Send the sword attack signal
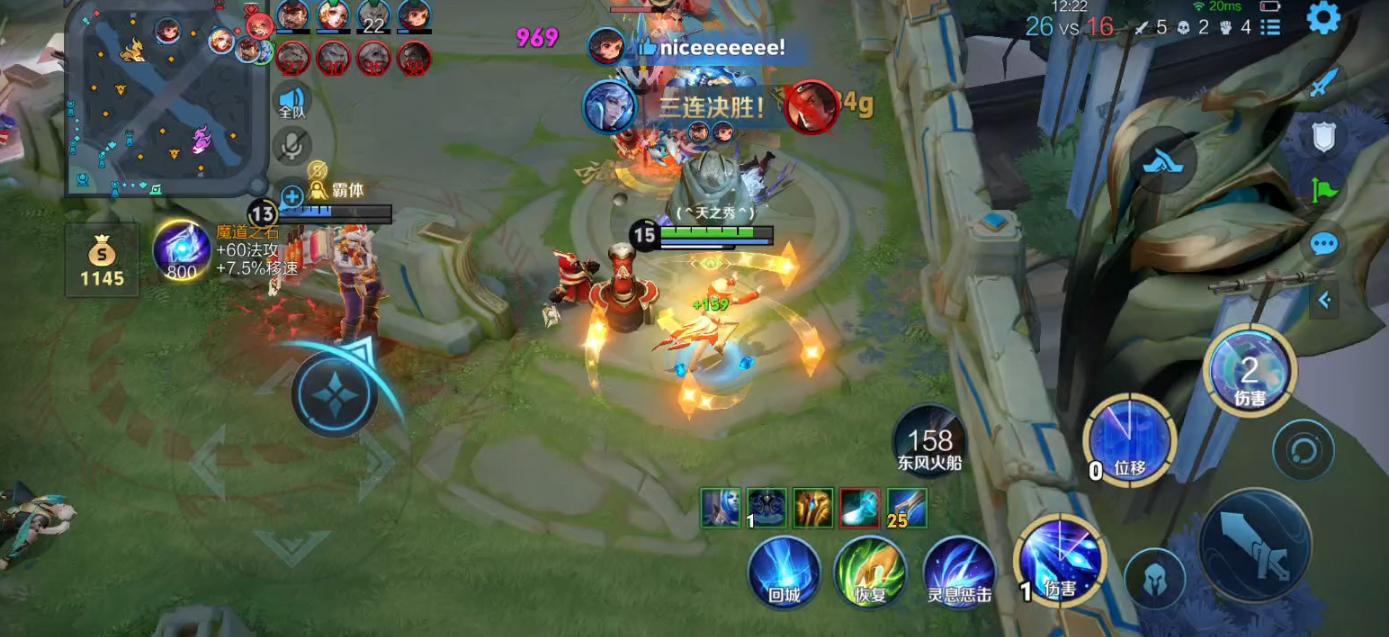Image resolution: width=1389 pixels, height=637 pixels. click(1324, 84)
